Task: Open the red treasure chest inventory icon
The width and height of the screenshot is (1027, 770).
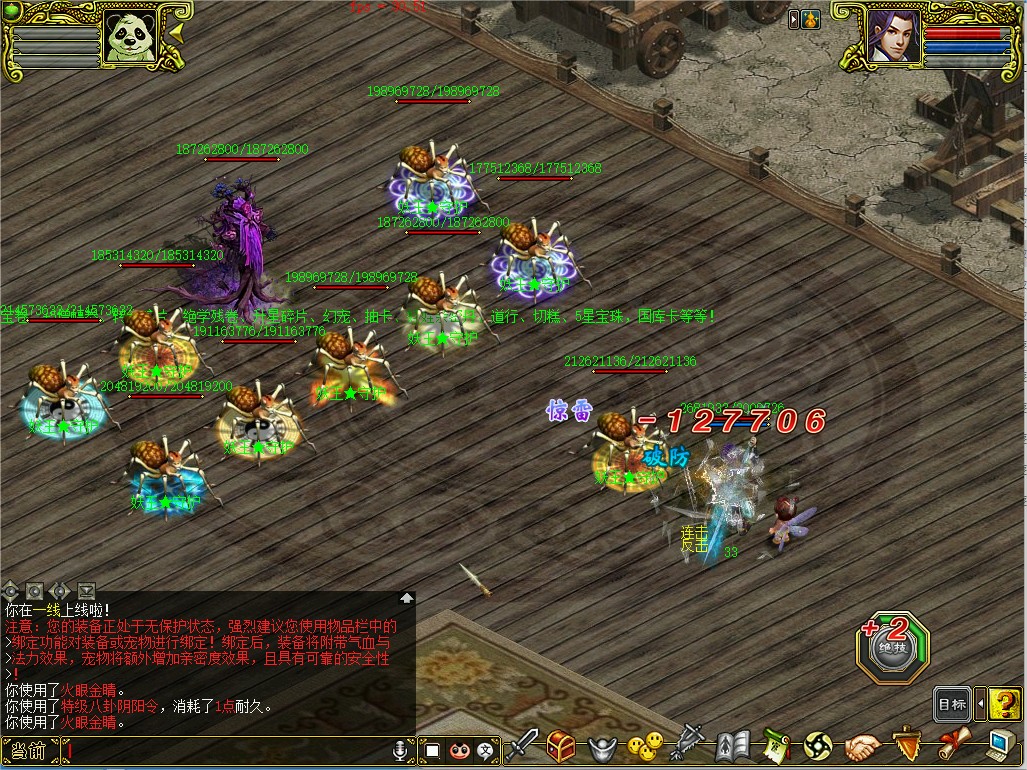Action: pos(560,746)
